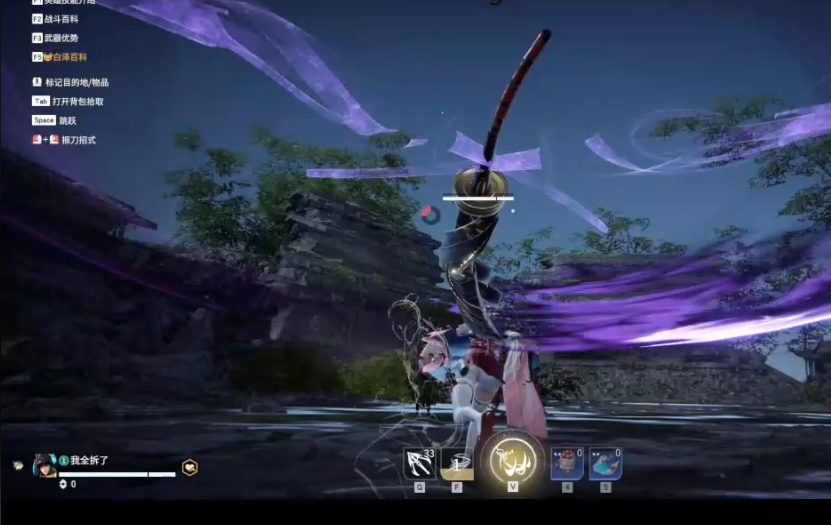Use the red item pouch slot
This screenshot has width=831, height=525.
pyautogui.click(x=567, y=464)
